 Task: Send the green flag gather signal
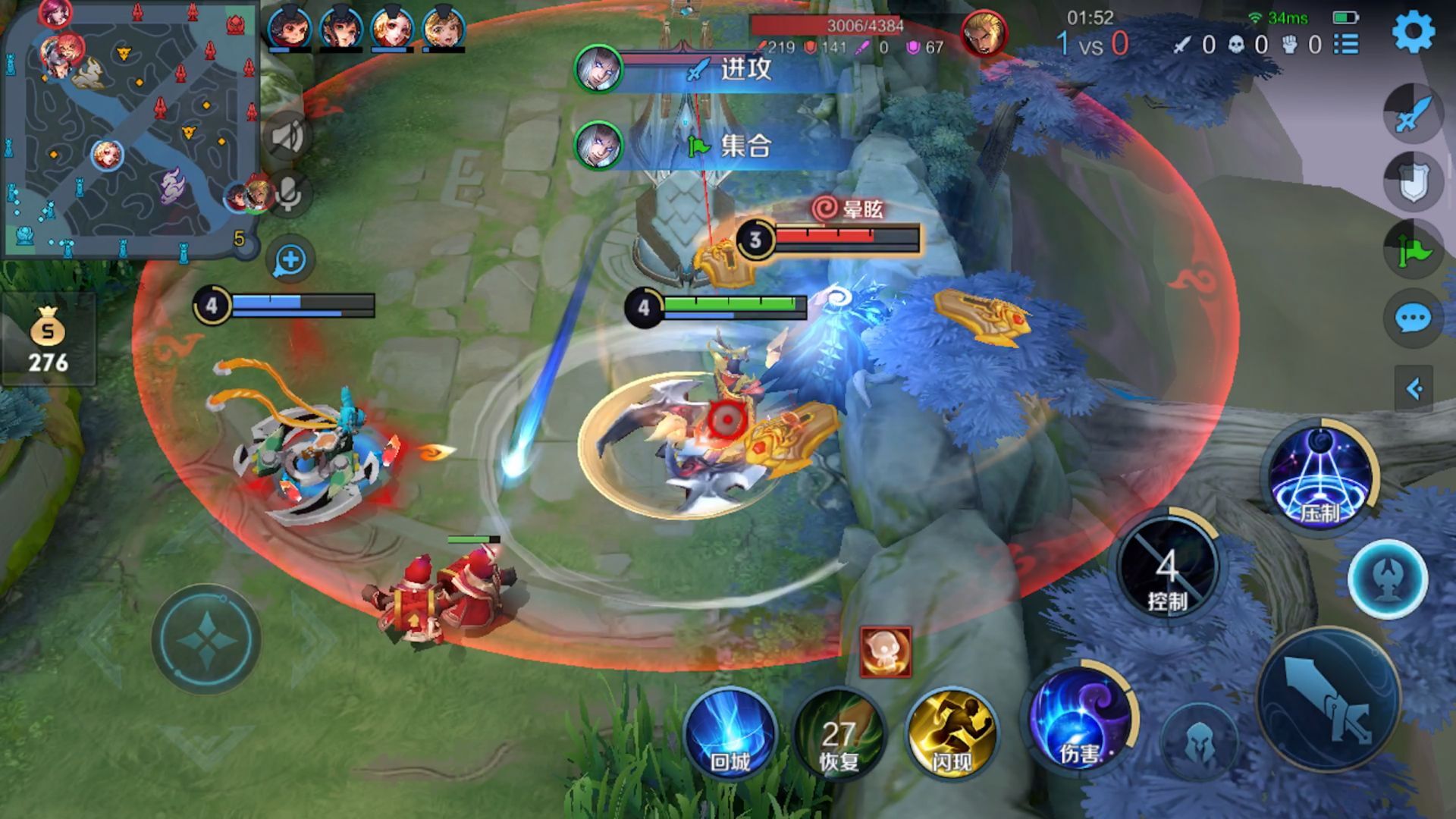point(1413,249)
